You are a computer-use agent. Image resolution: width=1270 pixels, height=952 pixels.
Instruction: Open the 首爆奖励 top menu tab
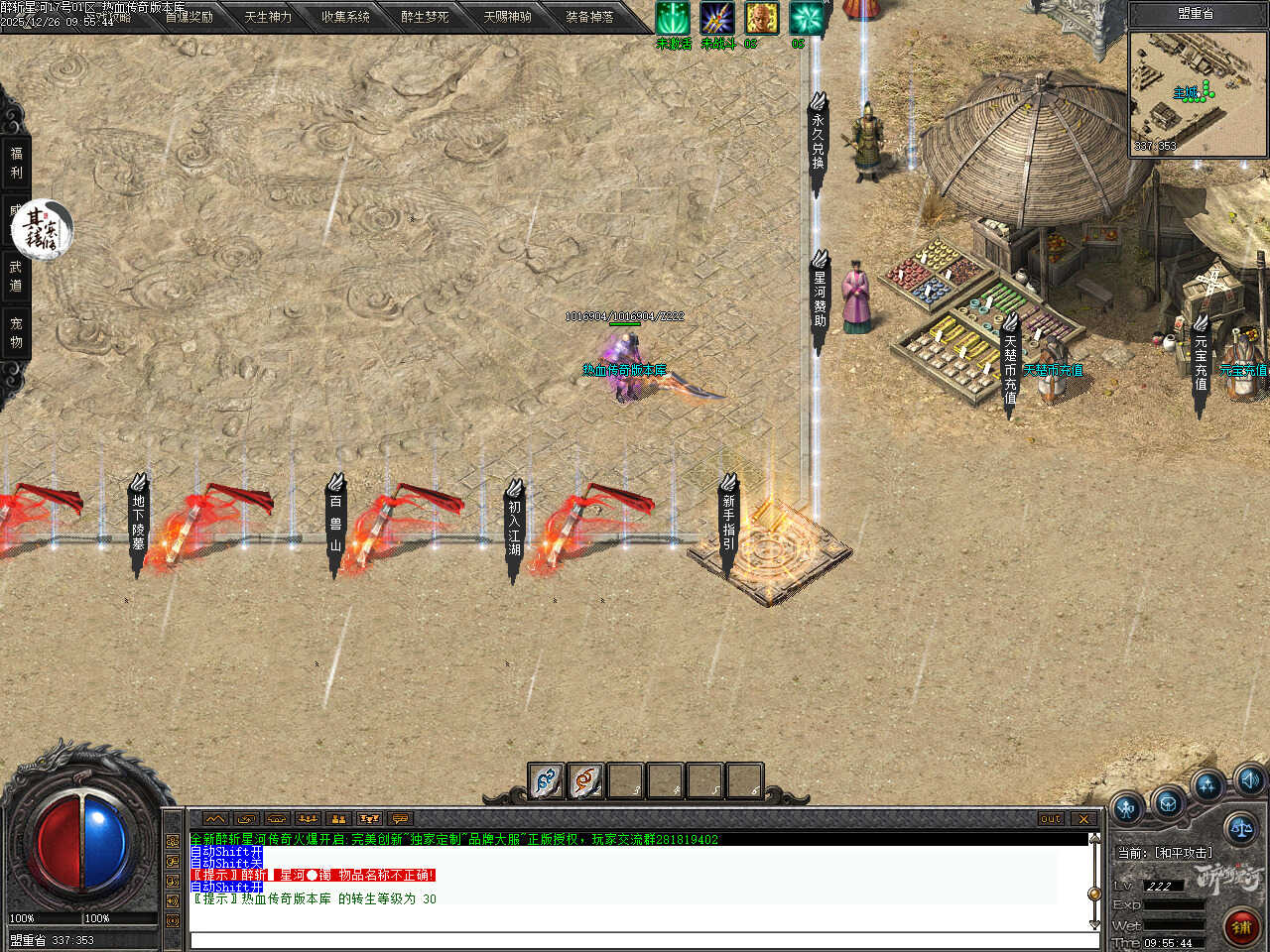click(189, 17)
